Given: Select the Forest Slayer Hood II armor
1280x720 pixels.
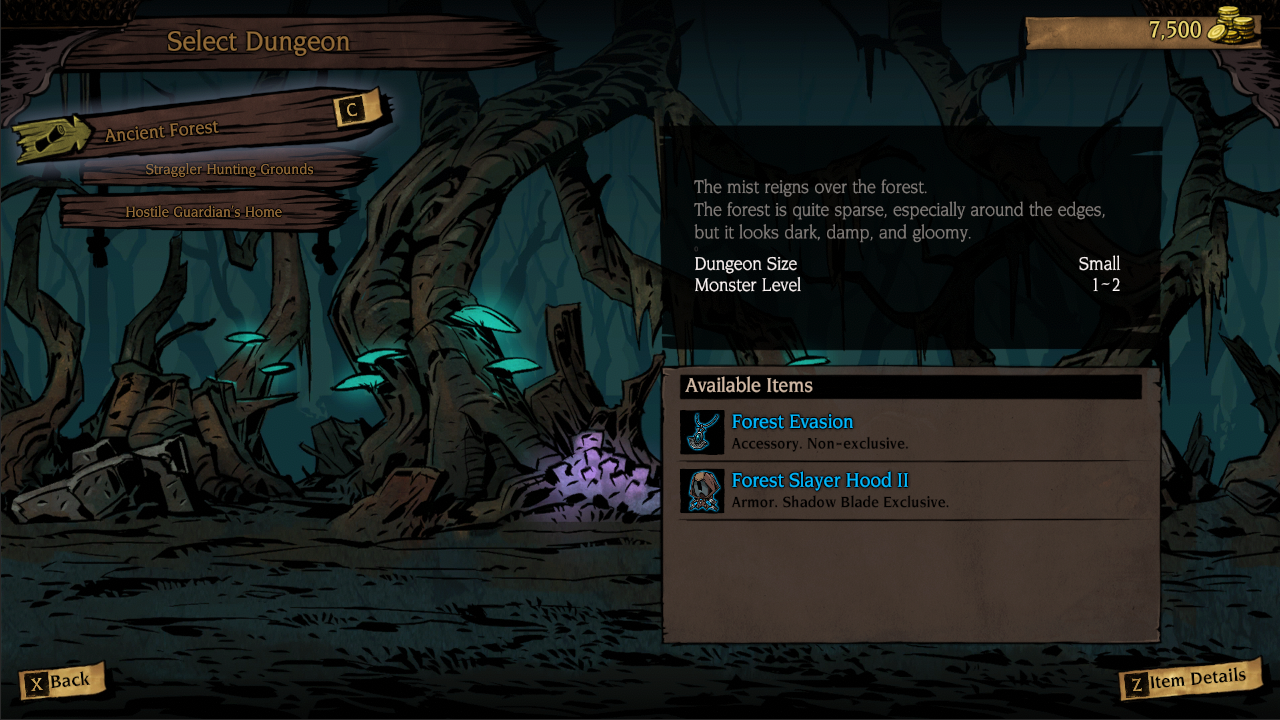Looking at the screenshot, I should click(820, 490).
